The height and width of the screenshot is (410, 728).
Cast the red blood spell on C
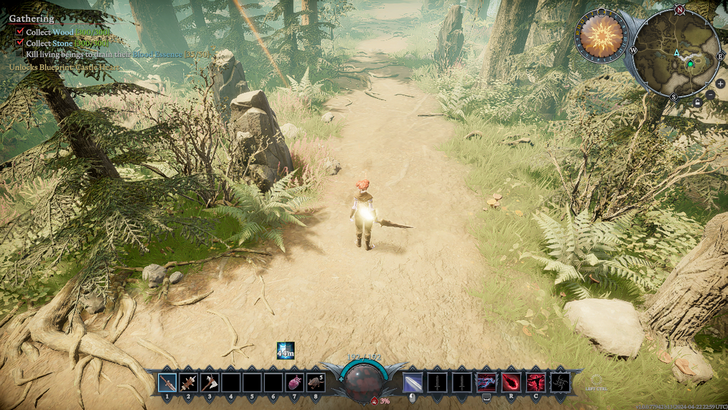click(x=535, y=382)
